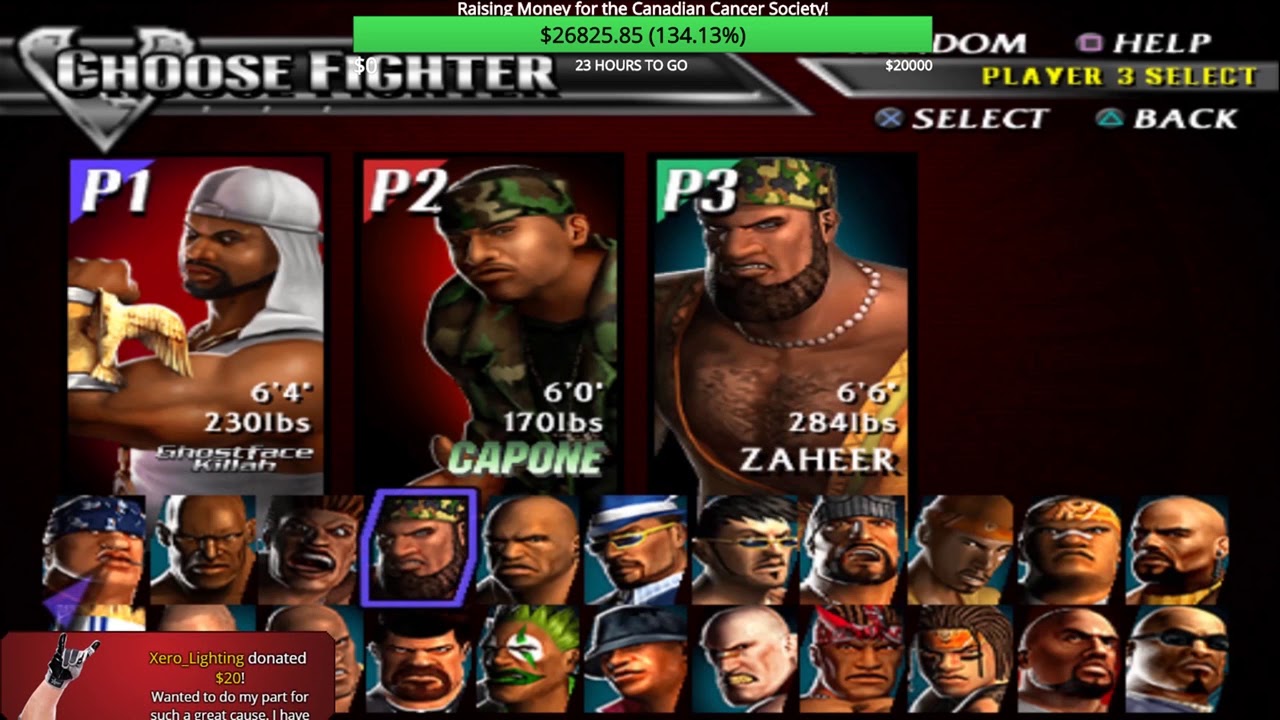Choose the fighter with fedora and yellow sunglasses
This screenshot has height=720, width=1280.
tap(636, 550)
